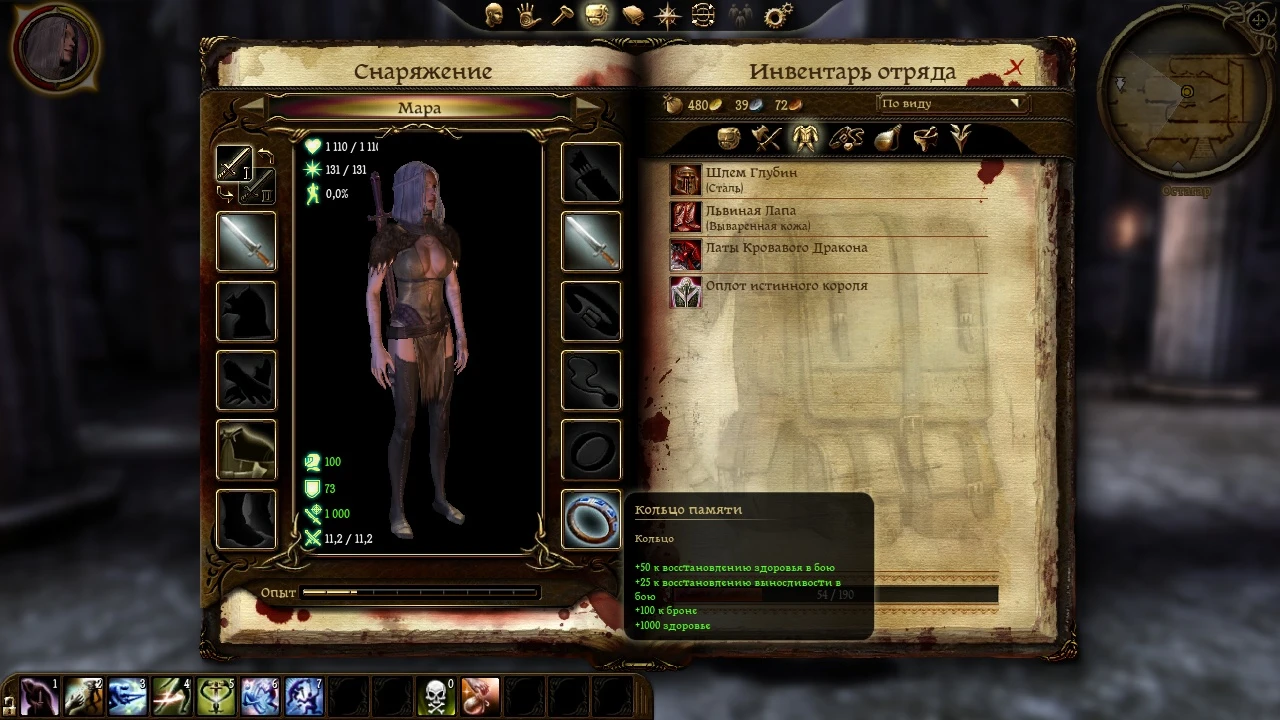This screenshot has width=1280, height=720.
Task: Open the party selection screen
Action: (x=739, y=15)
